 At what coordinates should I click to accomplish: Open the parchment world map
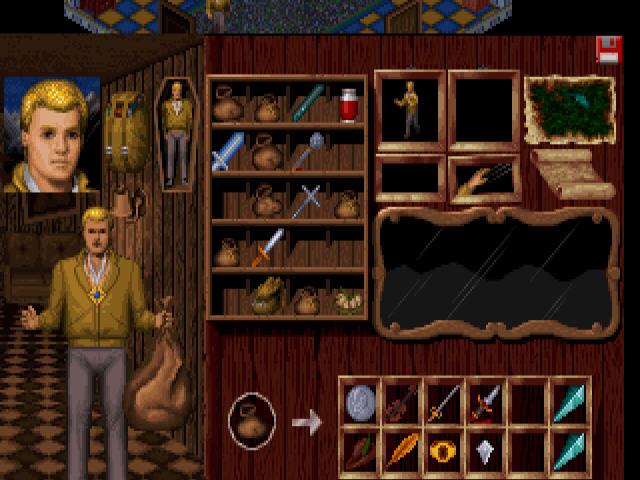(569, 109)
